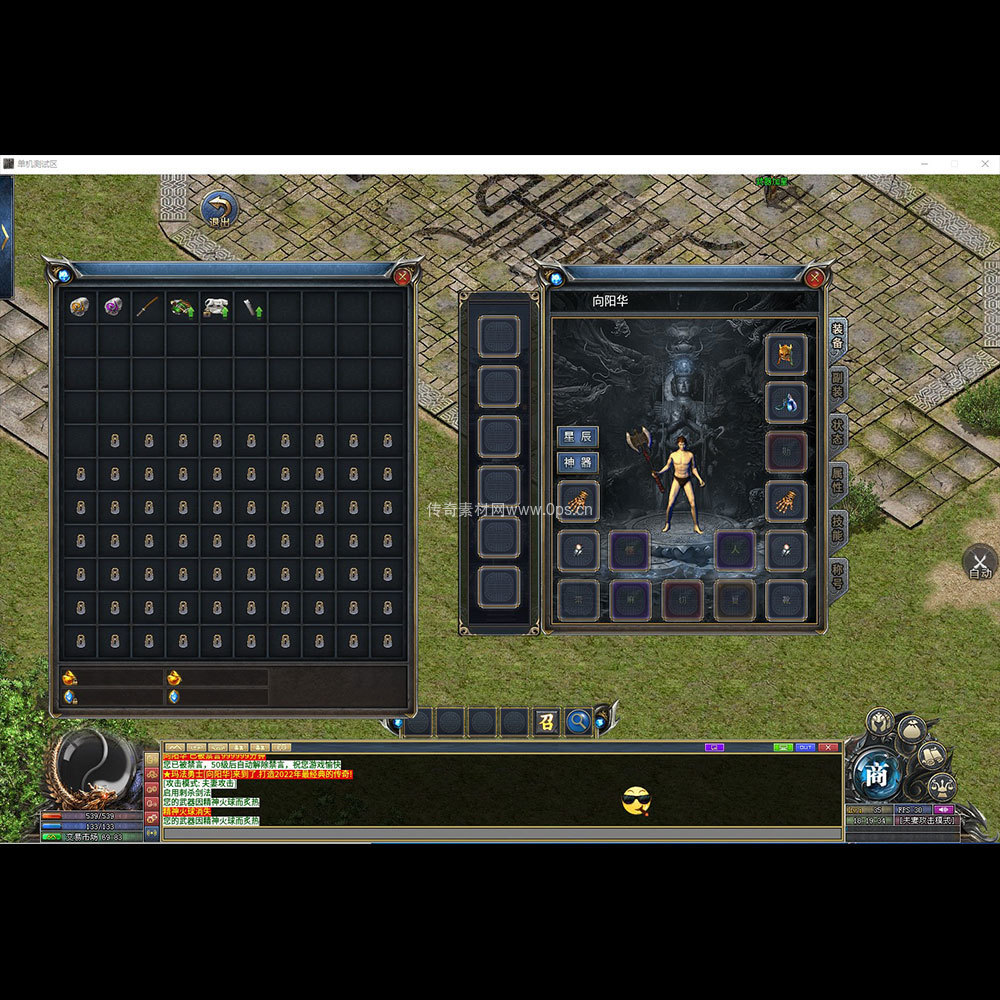Open the 商 shop button
Image resolution: width=1000 pixels, height=1000 pixels.
pyautogui.click(x=877, y=774)
